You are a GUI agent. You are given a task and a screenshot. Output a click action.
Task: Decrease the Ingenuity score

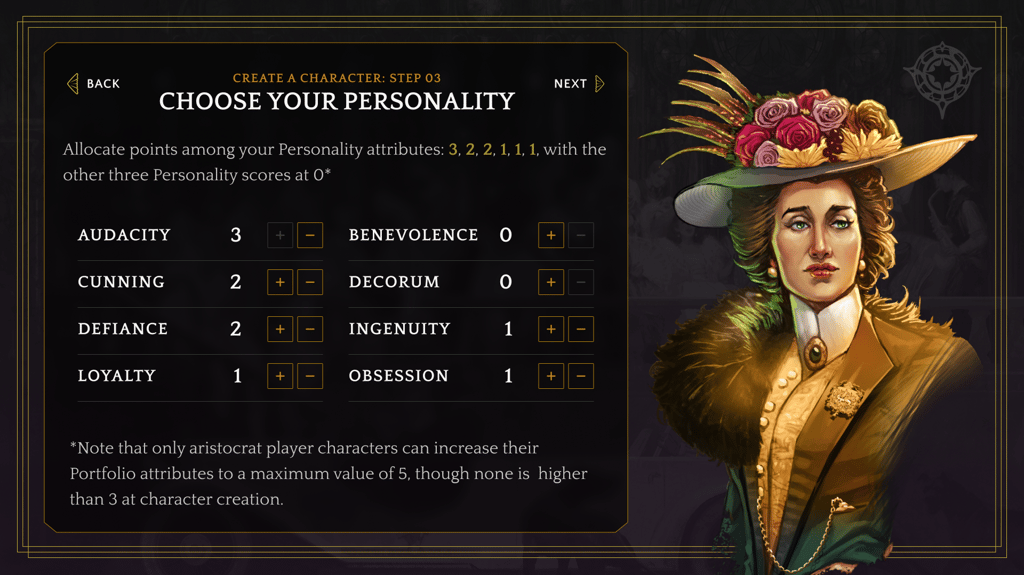click(581, 329)
